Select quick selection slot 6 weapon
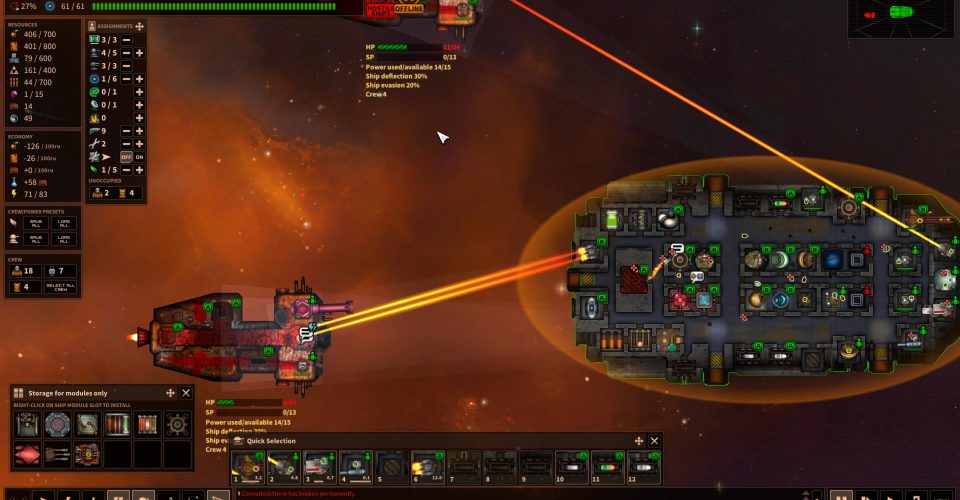The height and width of the screenshot is (500, 960). tap(427, 465)
